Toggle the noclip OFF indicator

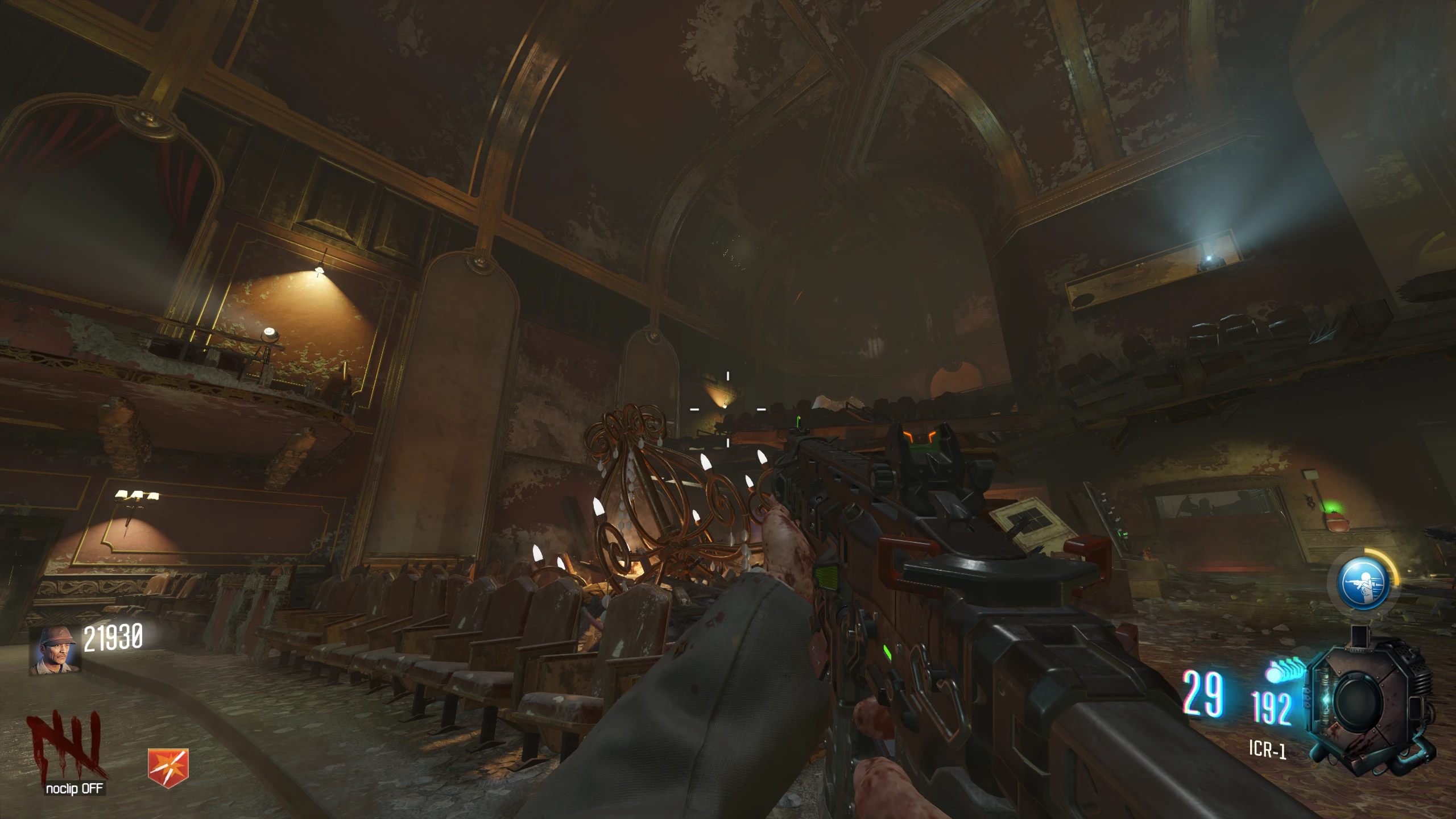(x=75, y=789)
